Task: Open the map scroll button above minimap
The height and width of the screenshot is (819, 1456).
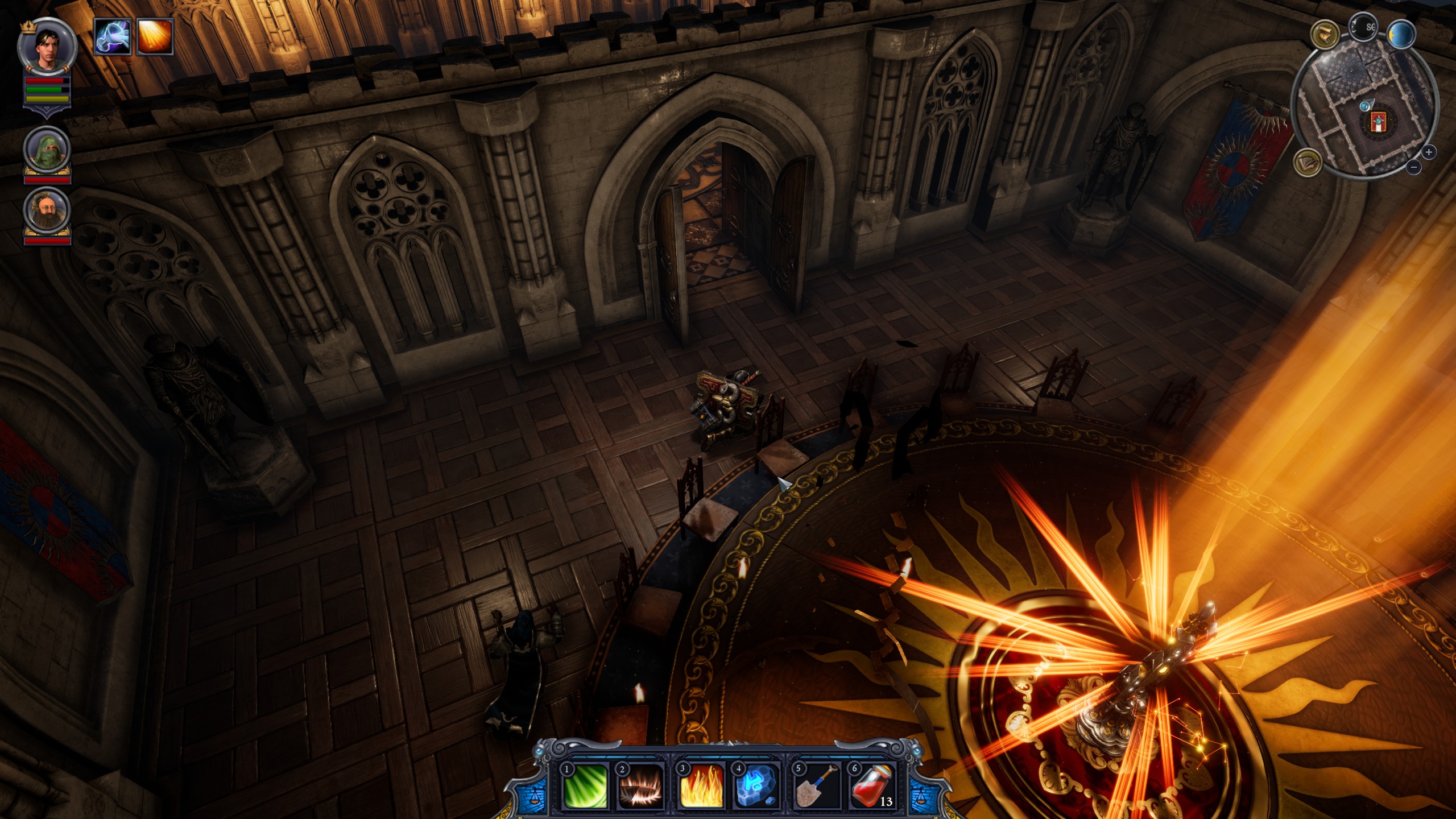Action: click(1323, 34)
